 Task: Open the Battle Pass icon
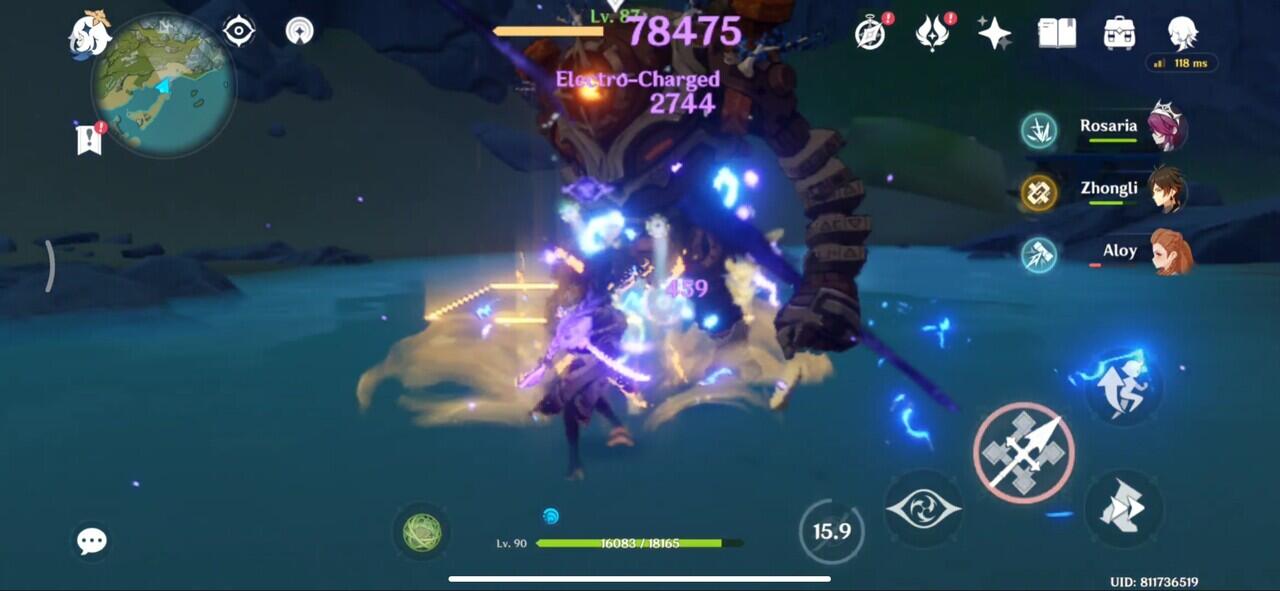932,33
